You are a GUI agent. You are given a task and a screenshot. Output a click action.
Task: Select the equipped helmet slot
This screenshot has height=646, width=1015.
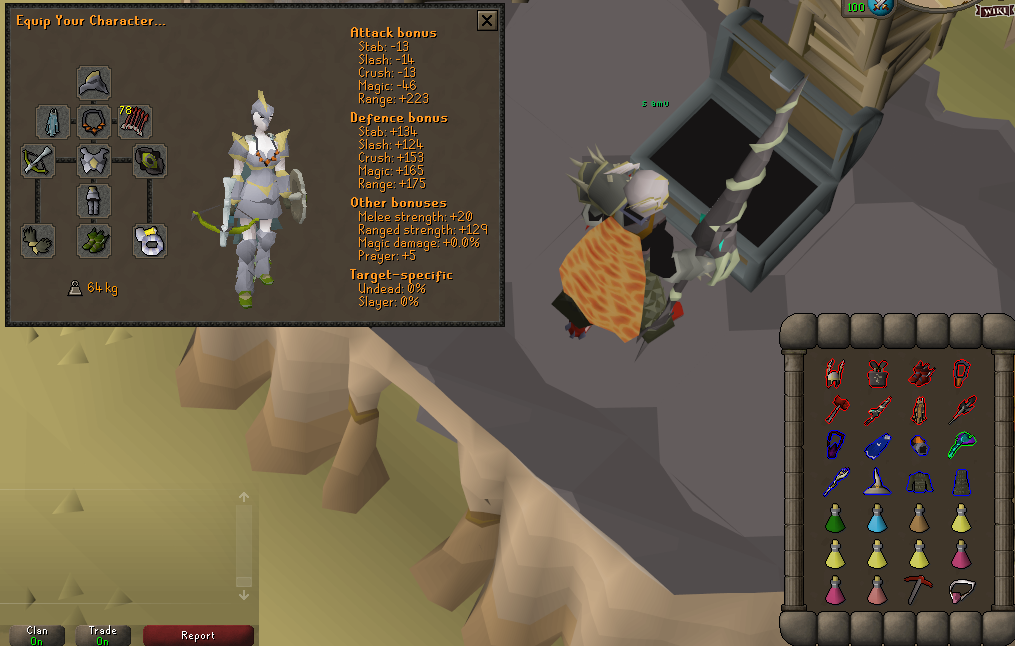point(94,82)
